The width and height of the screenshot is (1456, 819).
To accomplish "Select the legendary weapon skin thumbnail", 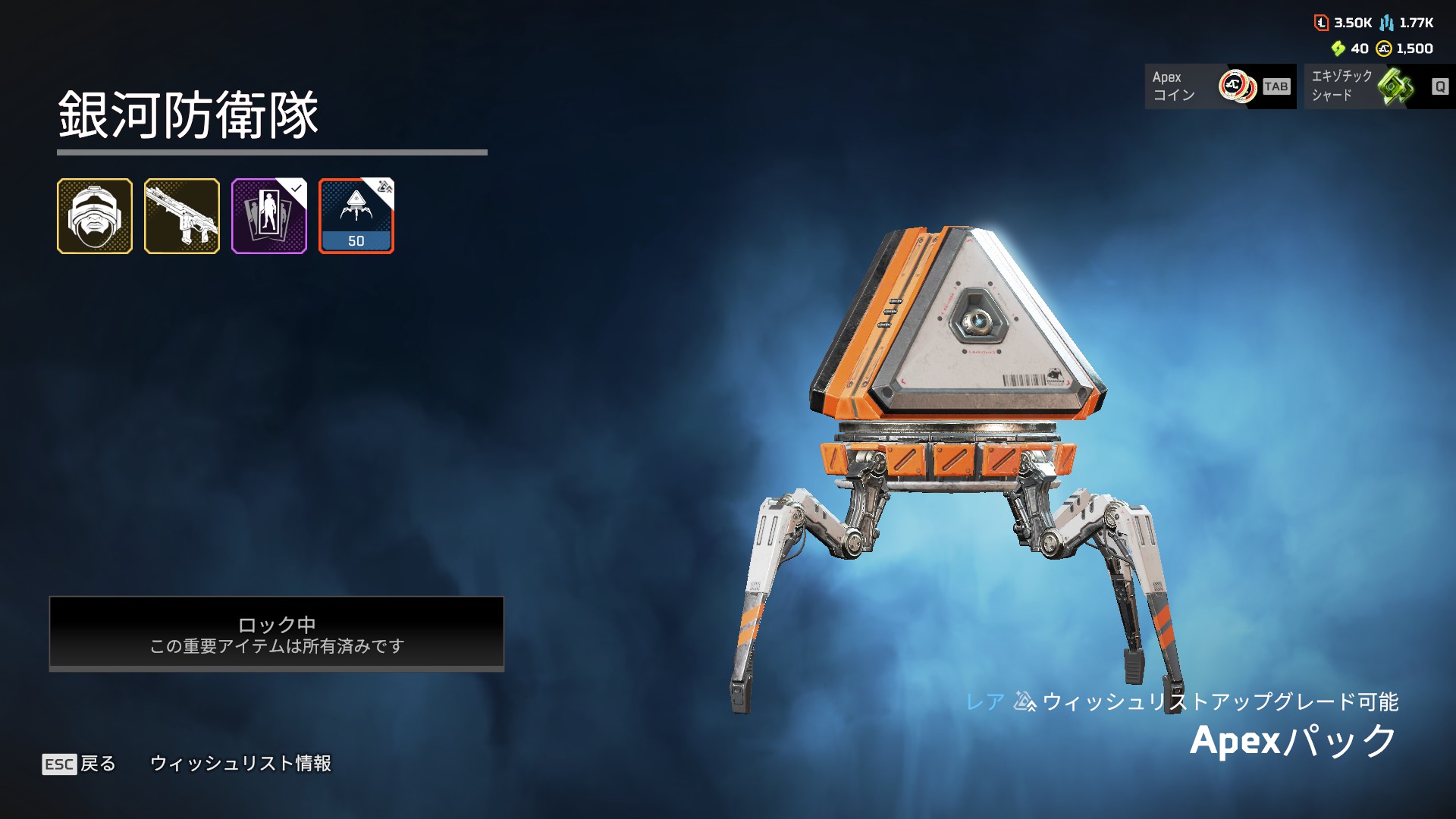I will (x=182, y=216).
